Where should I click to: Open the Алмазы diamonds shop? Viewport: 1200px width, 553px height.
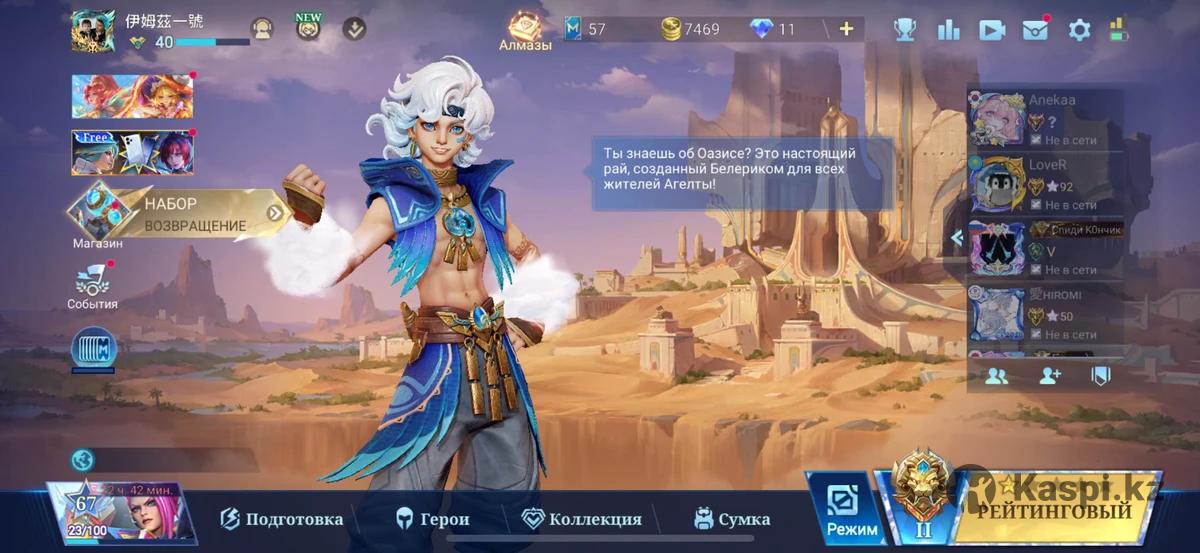coord(525,32)
